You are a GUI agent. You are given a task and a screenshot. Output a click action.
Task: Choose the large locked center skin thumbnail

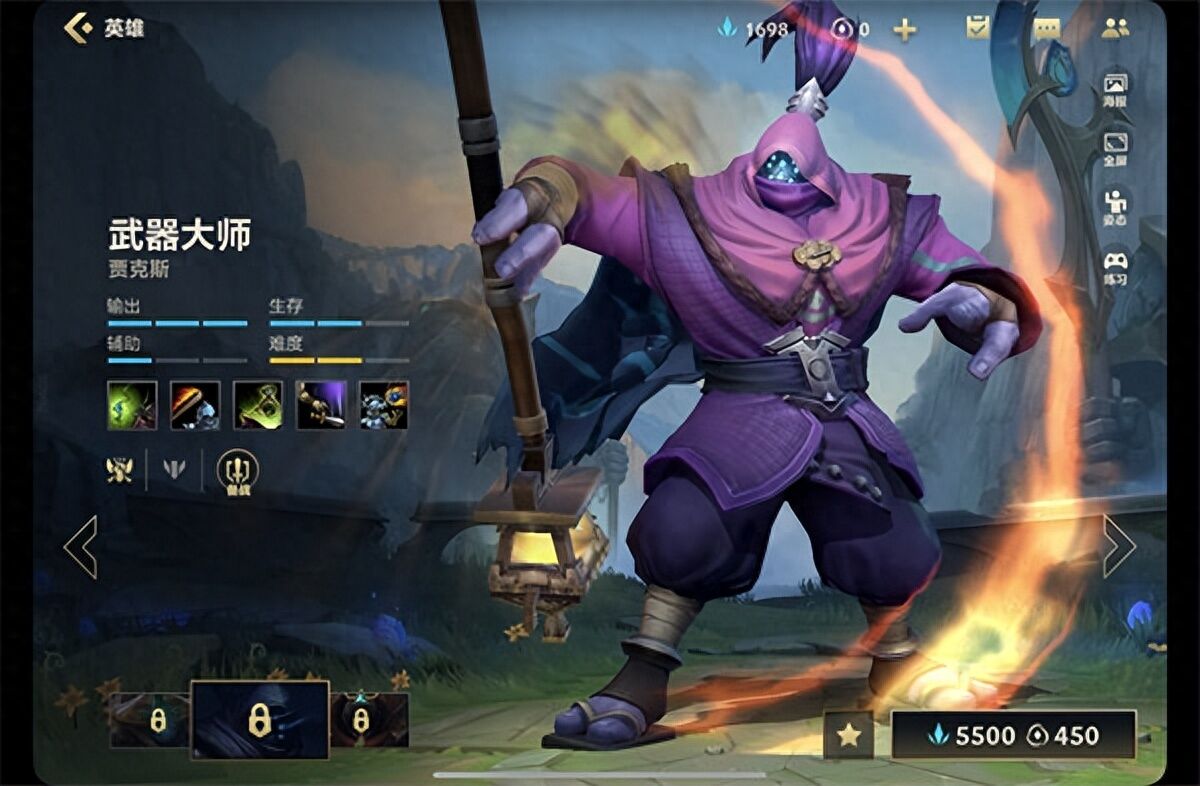tap(260, 719)
